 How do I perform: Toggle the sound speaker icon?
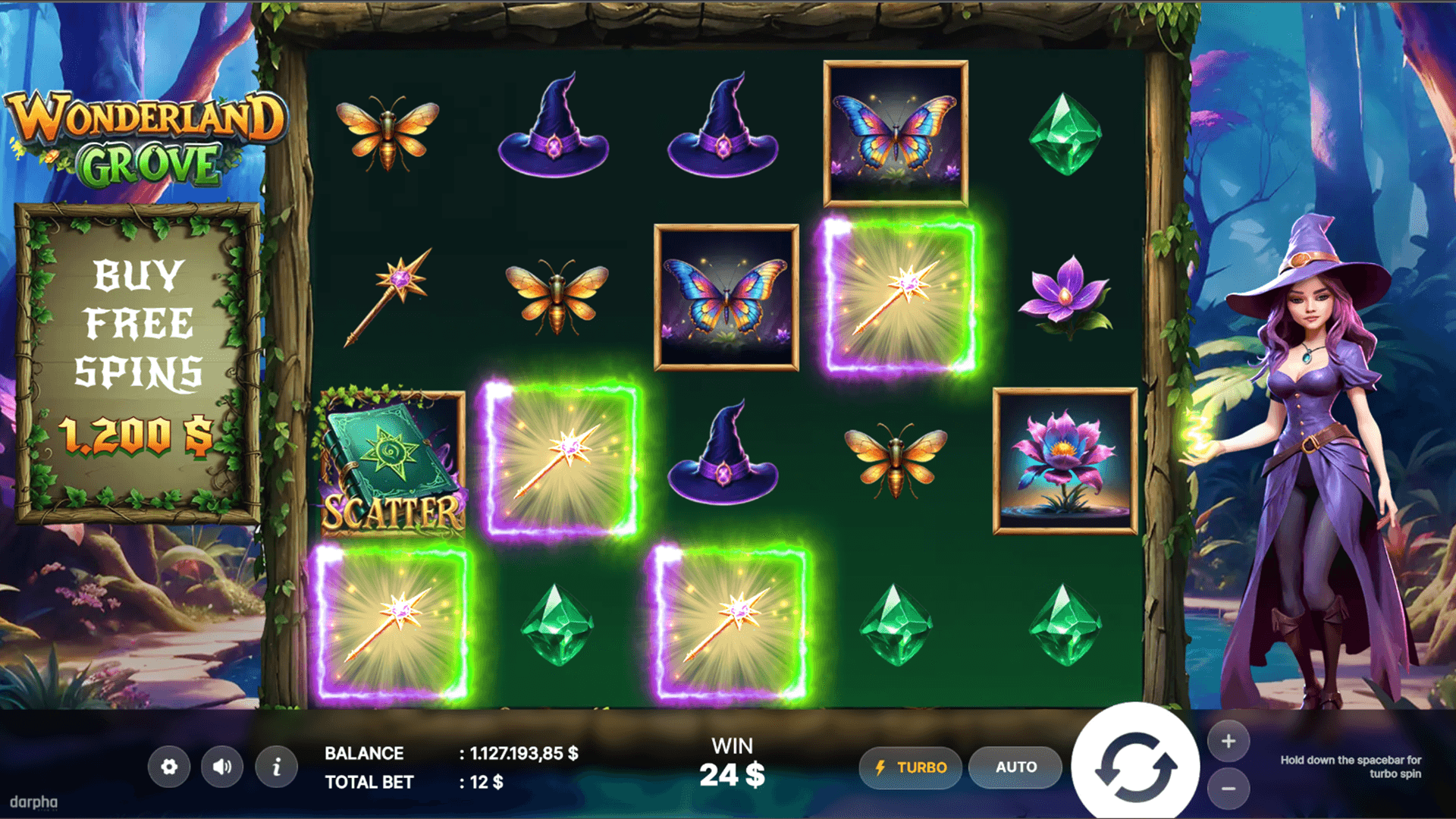coord(222,767)
